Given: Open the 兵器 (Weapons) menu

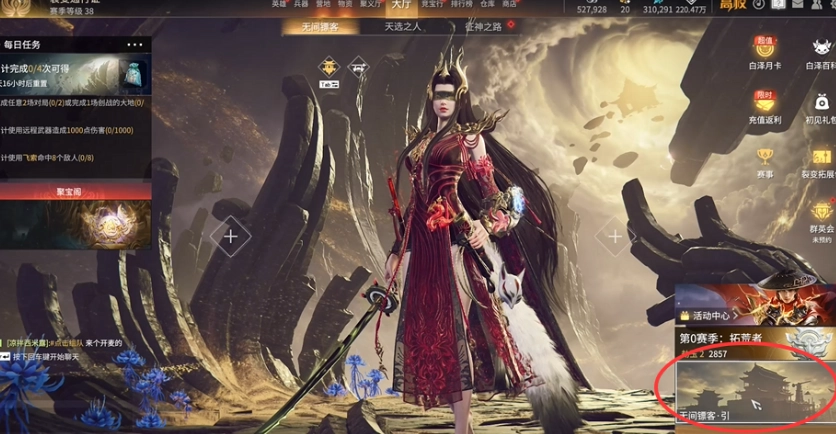Looking at the screenshot, I should pyautogui.click(x=301, y=4).
